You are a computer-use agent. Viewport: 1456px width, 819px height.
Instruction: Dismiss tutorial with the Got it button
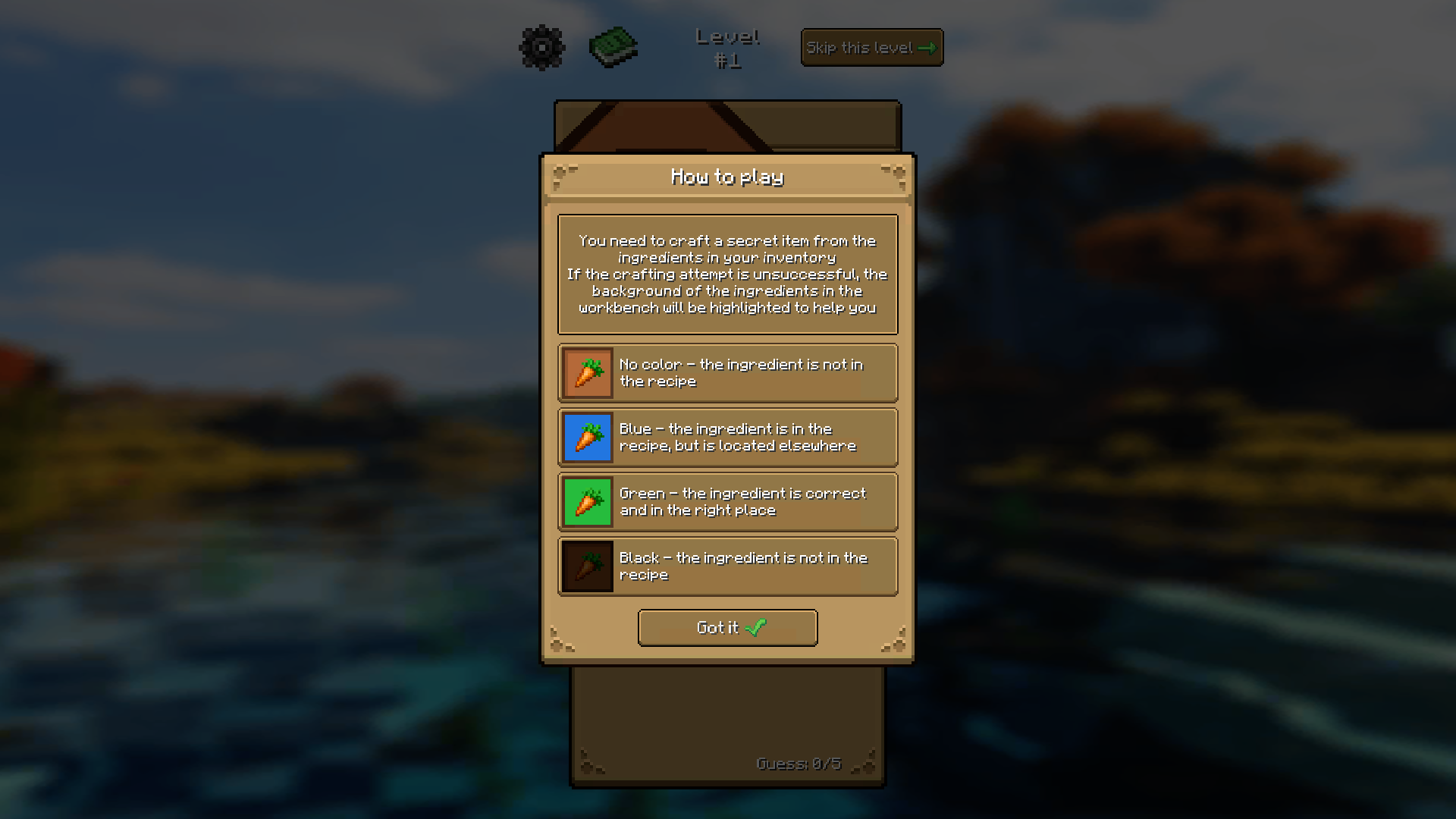[727, 628]
